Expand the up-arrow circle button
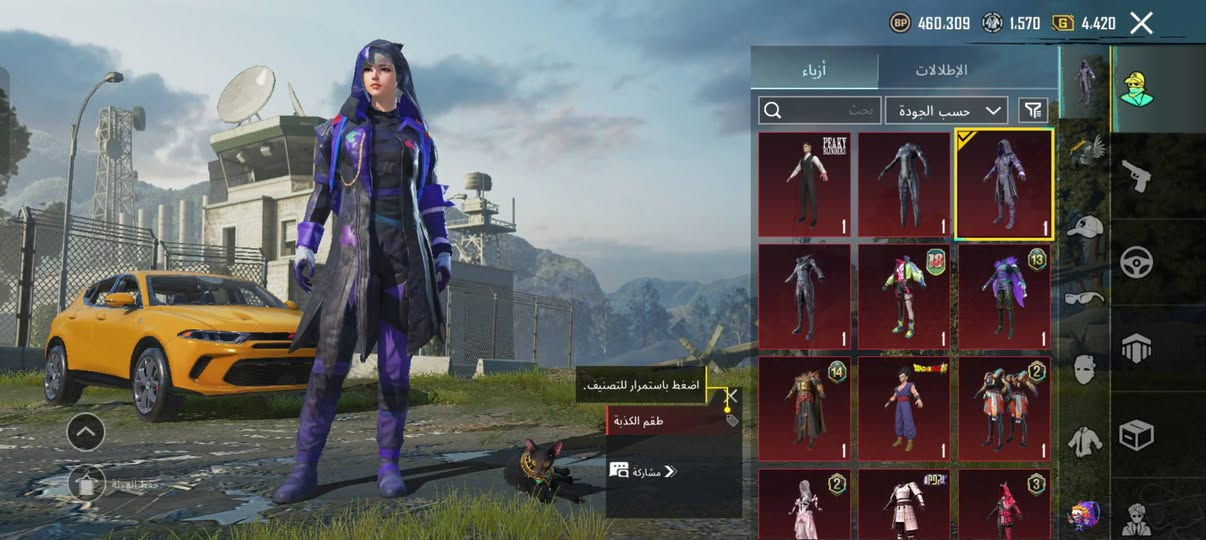This screenshot has width=1206, height=540. tap(86, 432)
